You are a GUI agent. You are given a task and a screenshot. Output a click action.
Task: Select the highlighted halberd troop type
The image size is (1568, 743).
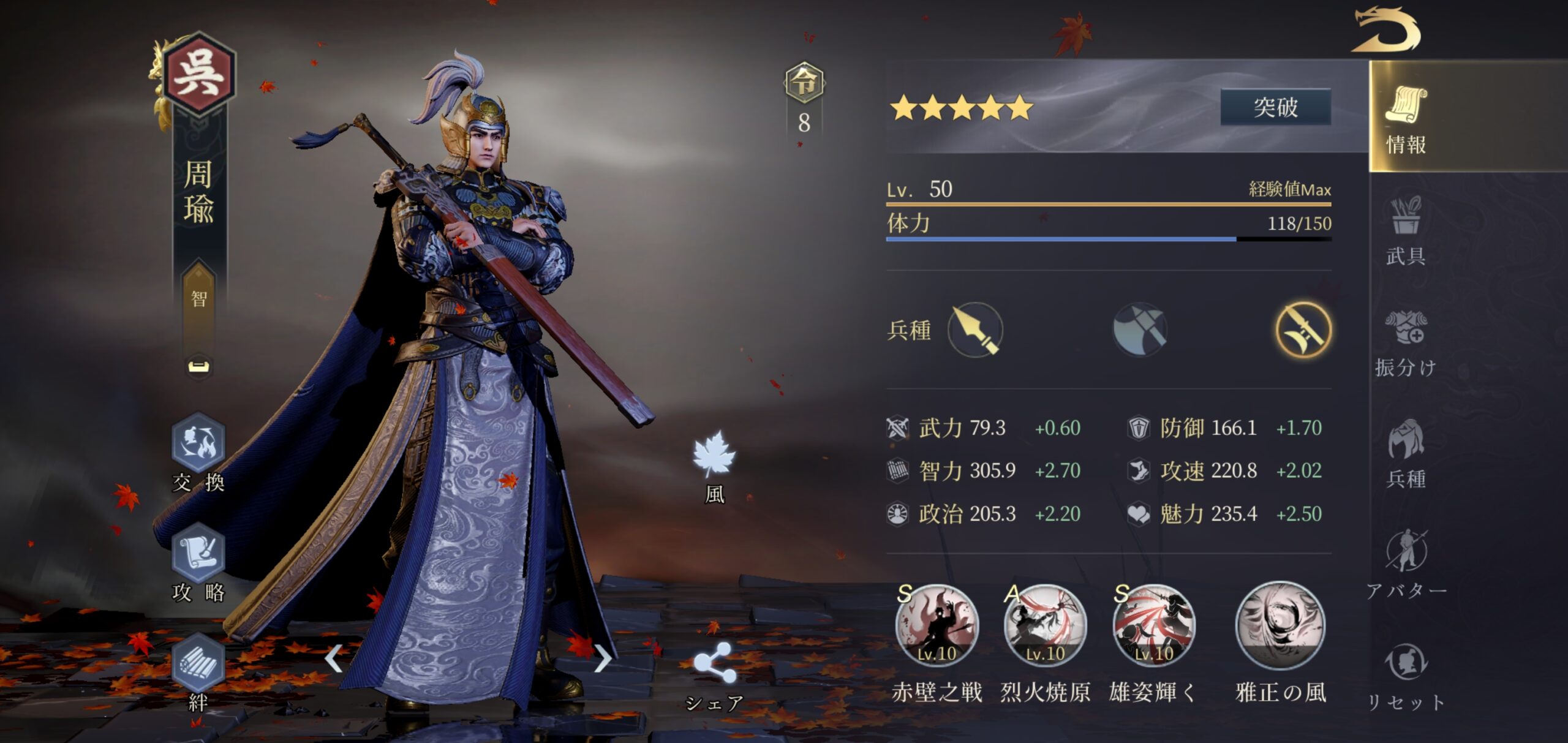click(x=1303, y=330)
